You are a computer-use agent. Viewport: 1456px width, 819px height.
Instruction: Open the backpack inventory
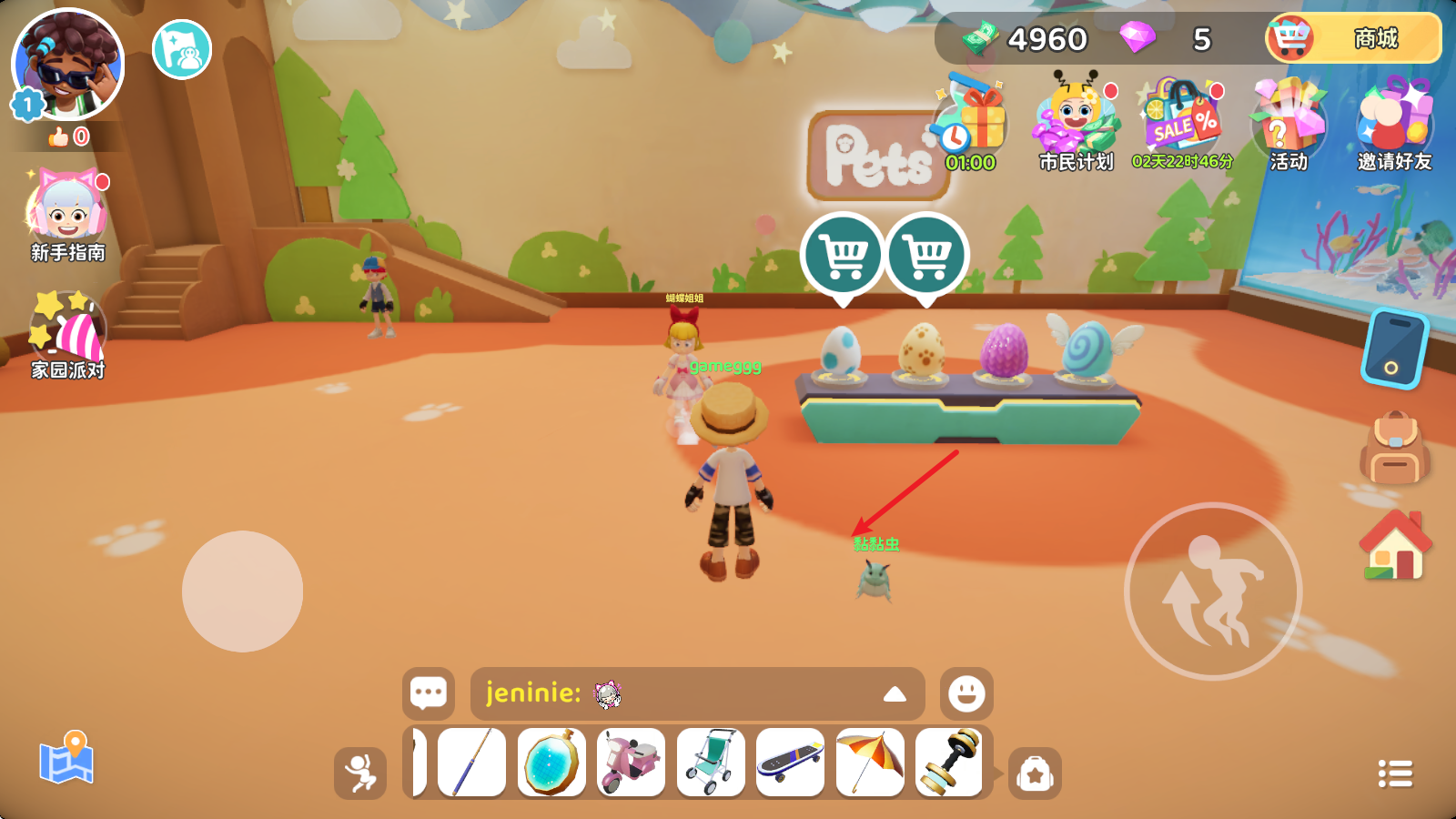1394,448
